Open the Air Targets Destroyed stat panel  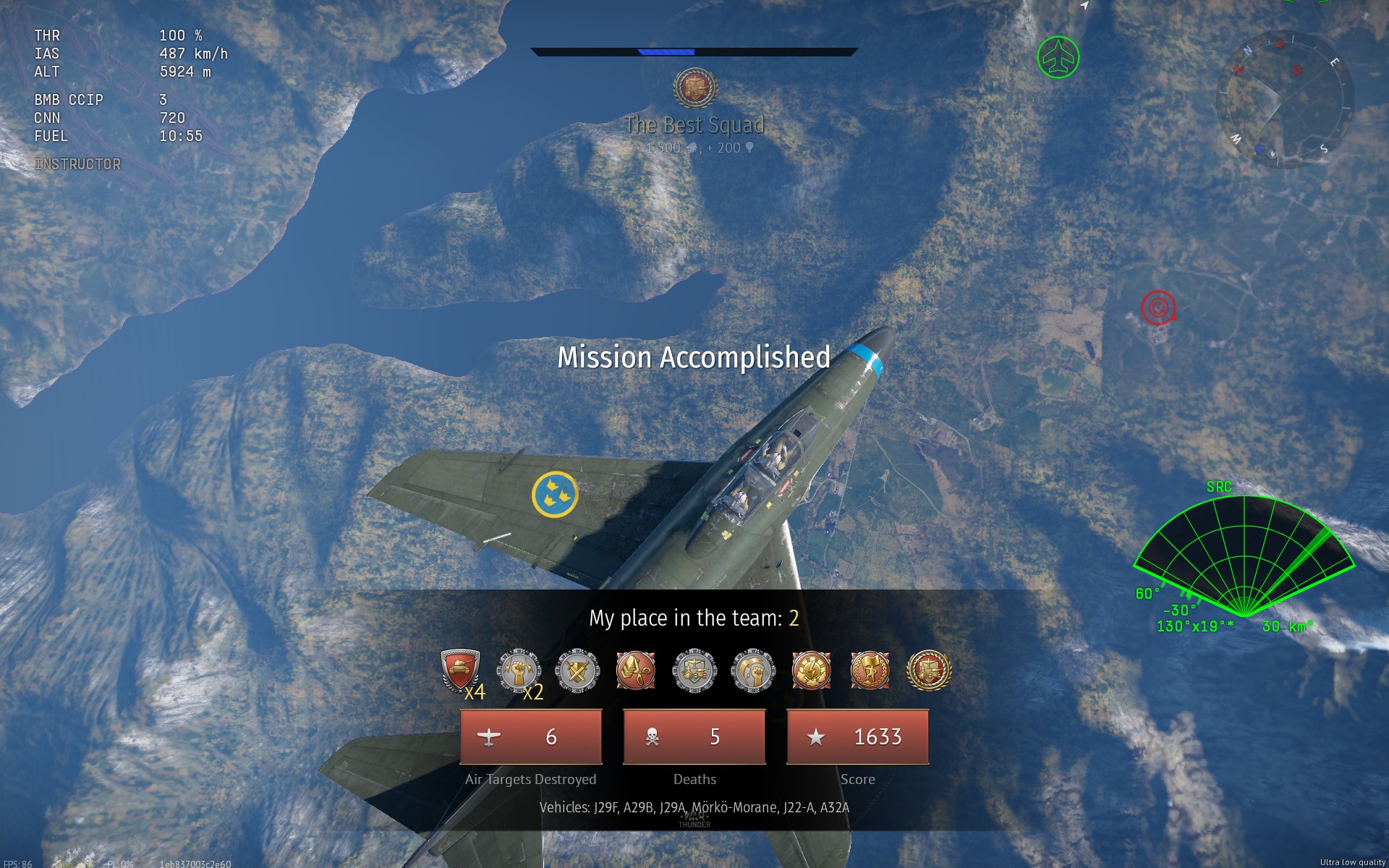point(531,737)
